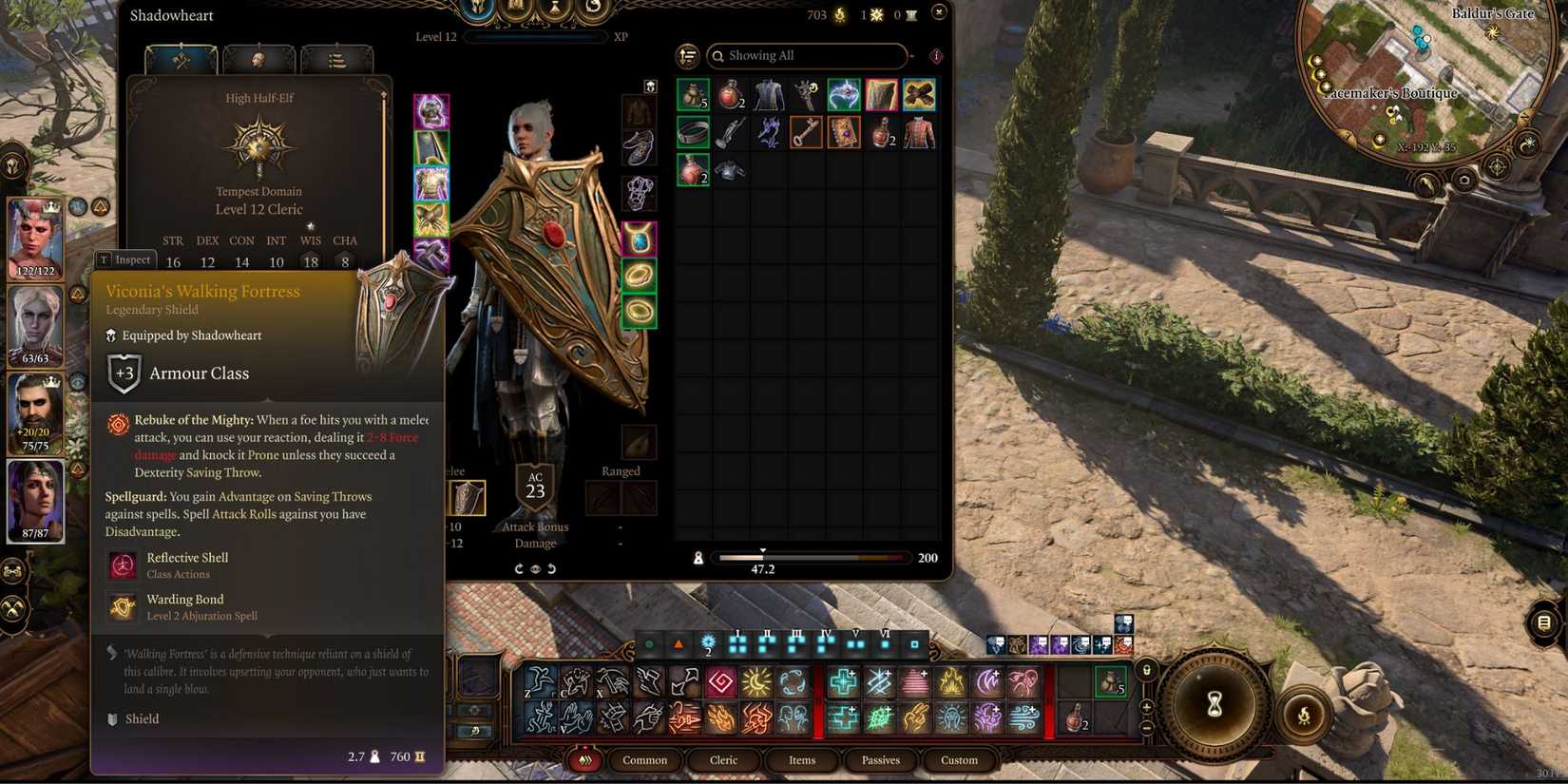Switch to the Cleric hotbar tab
1568x784 pixels.
click(723, 760)
